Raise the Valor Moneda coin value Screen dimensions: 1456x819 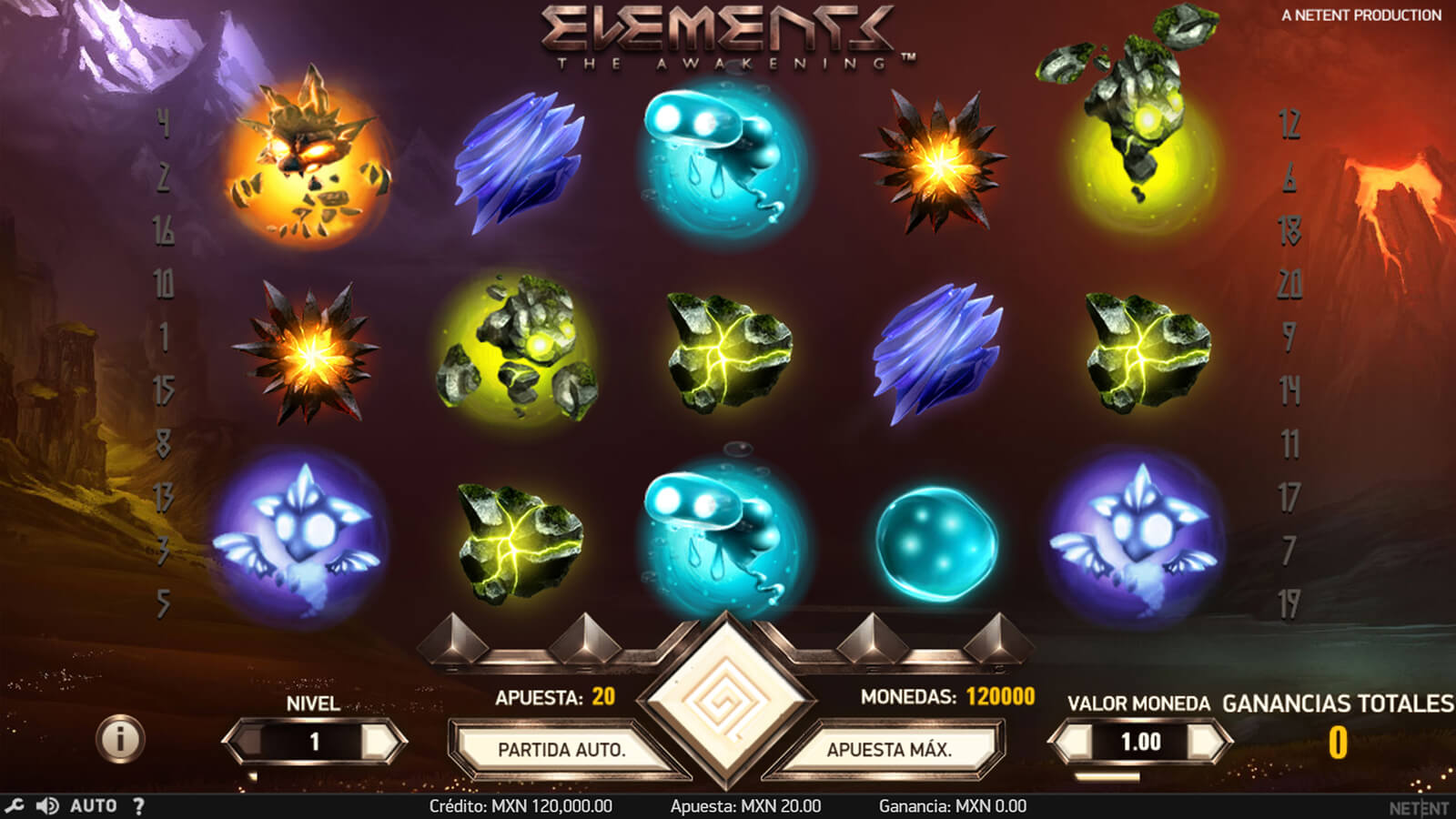tap(1208, 742)
